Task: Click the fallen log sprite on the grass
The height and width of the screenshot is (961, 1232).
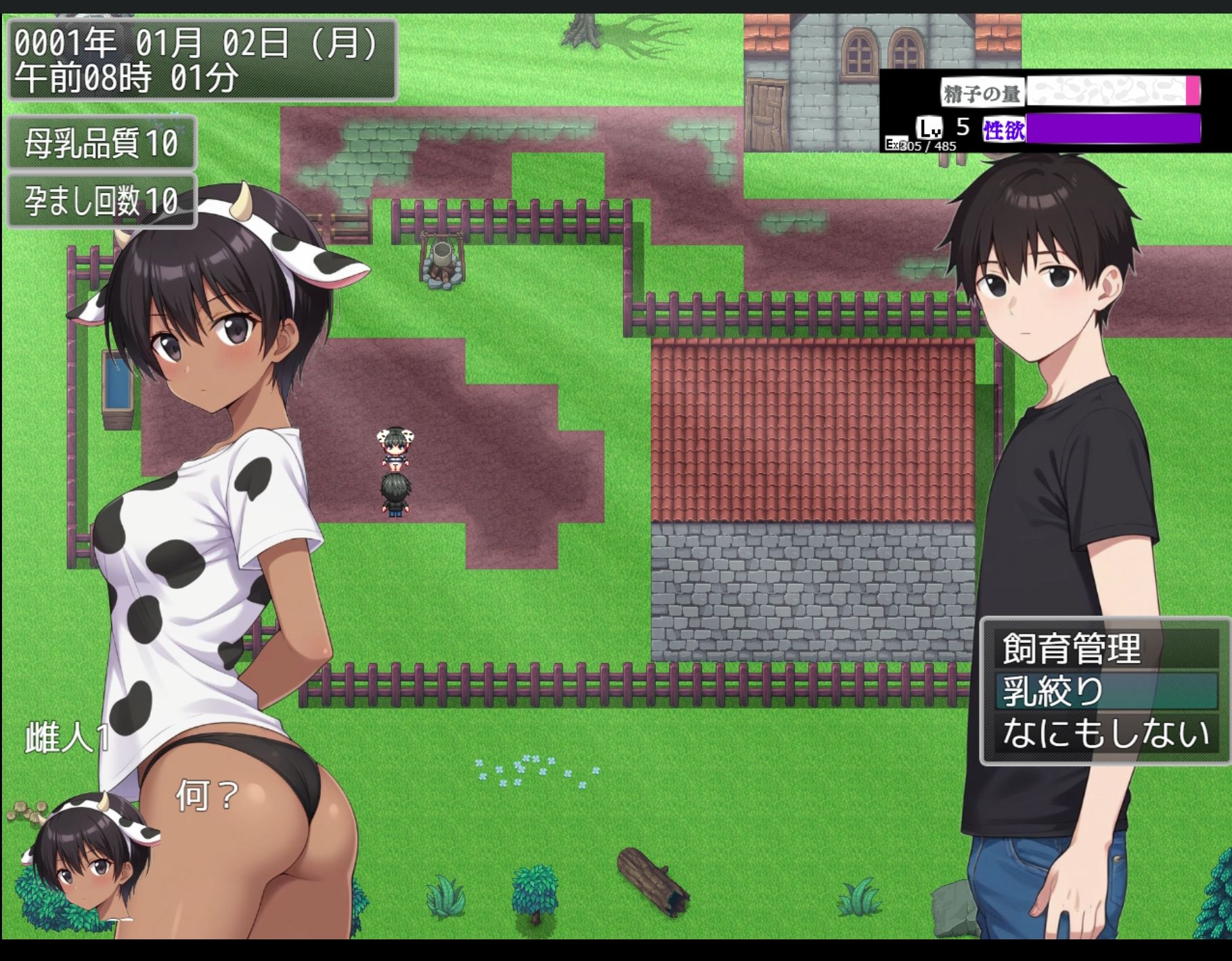Action: click(653, 880)
